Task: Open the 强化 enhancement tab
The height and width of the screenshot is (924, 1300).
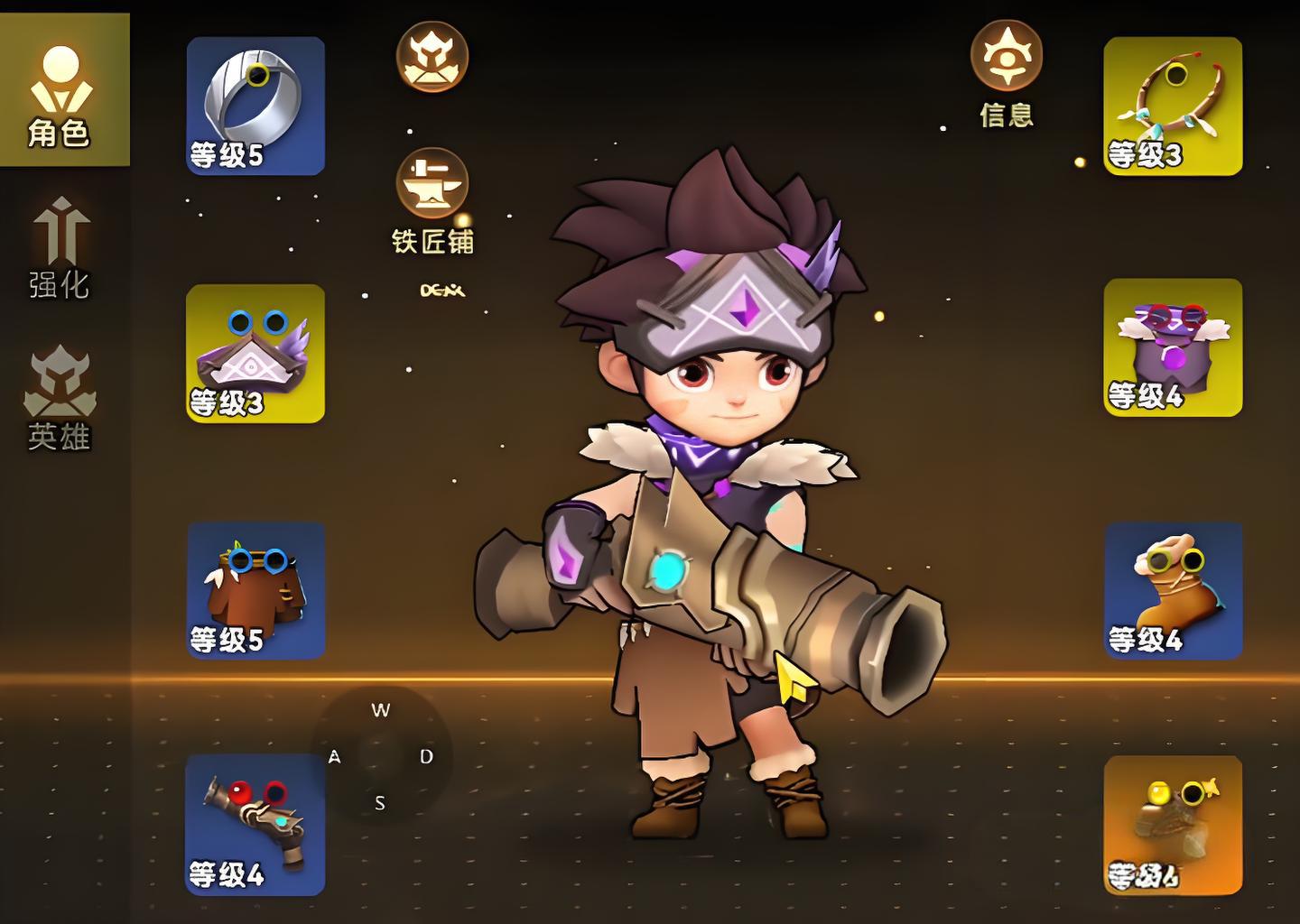Action: [60, 248]
